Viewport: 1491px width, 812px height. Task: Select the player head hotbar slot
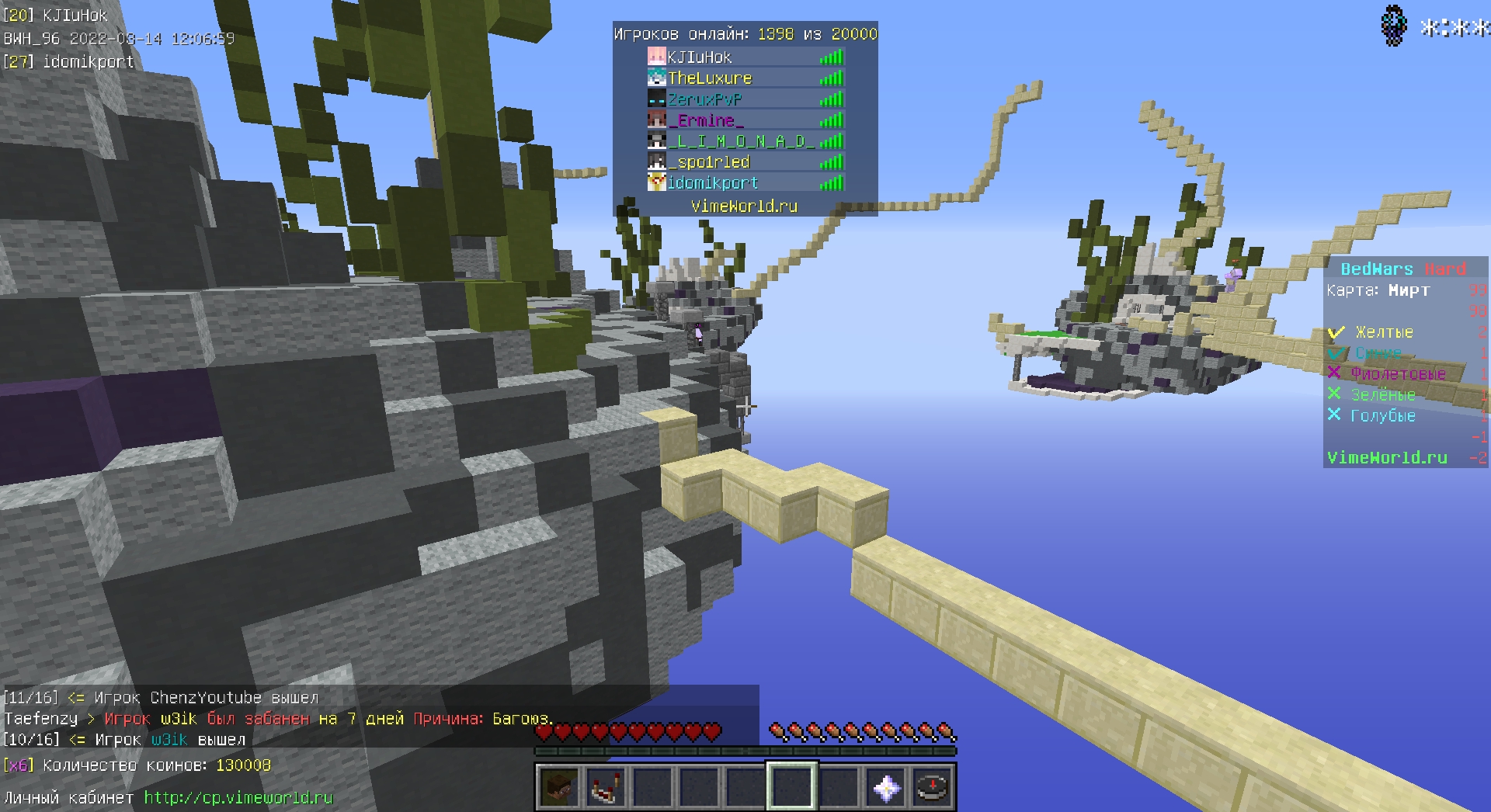[x=558, y=788]
